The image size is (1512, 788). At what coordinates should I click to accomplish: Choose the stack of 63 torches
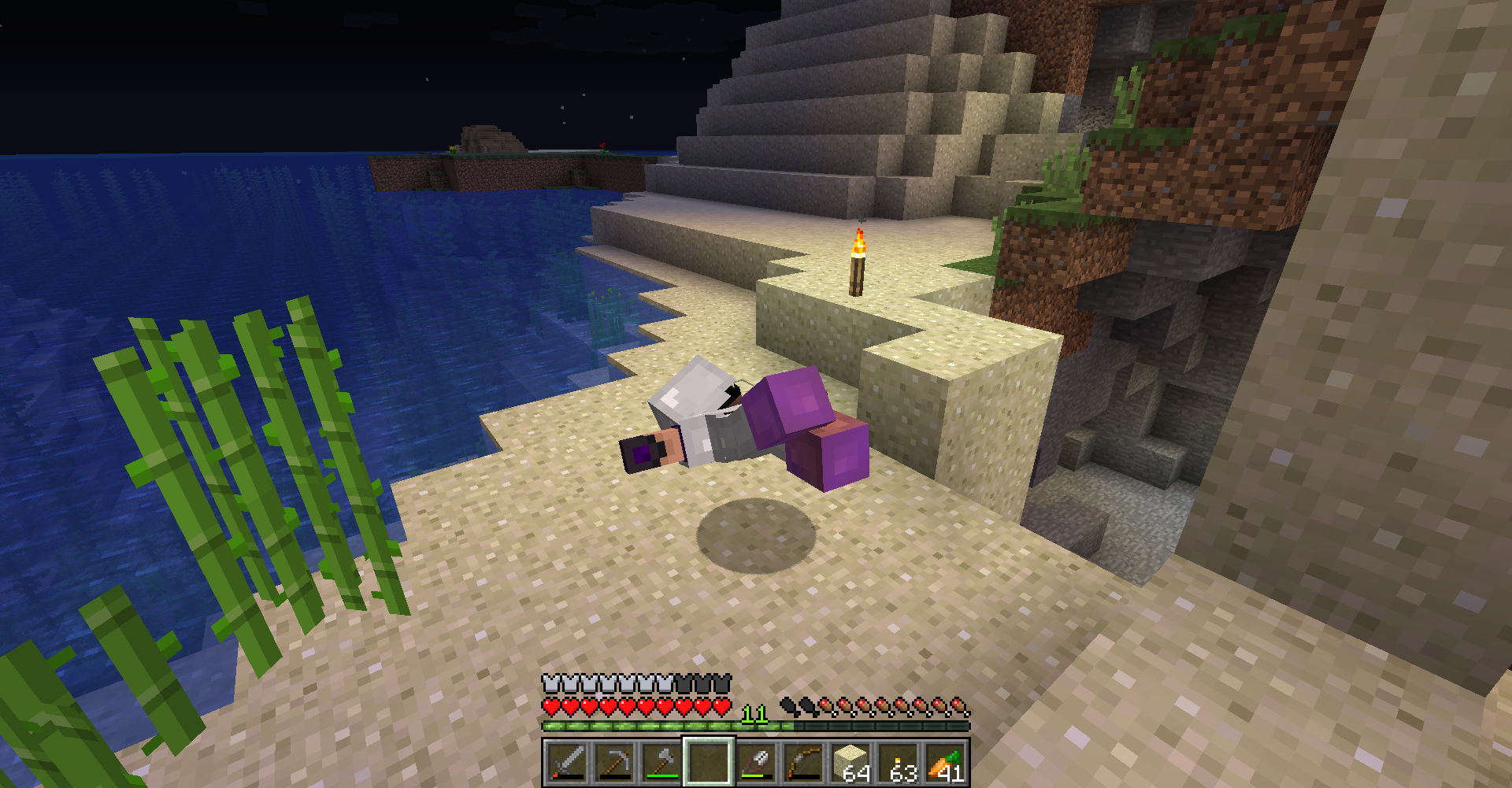pyautogui.click(x=899, y=762)
